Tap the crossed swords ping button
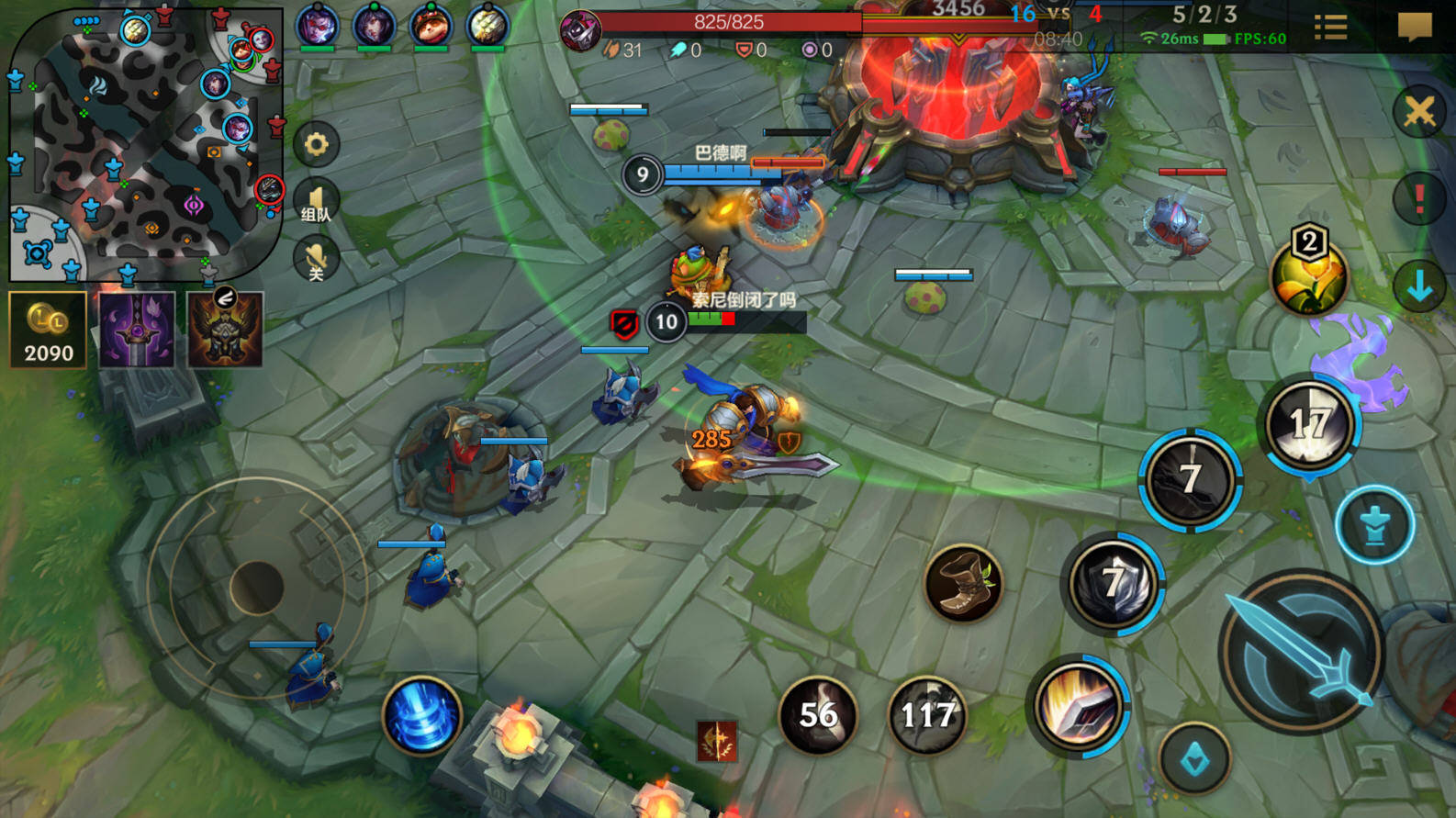This screenshot has height=818, width=1456. click(x=1419, y=113)
